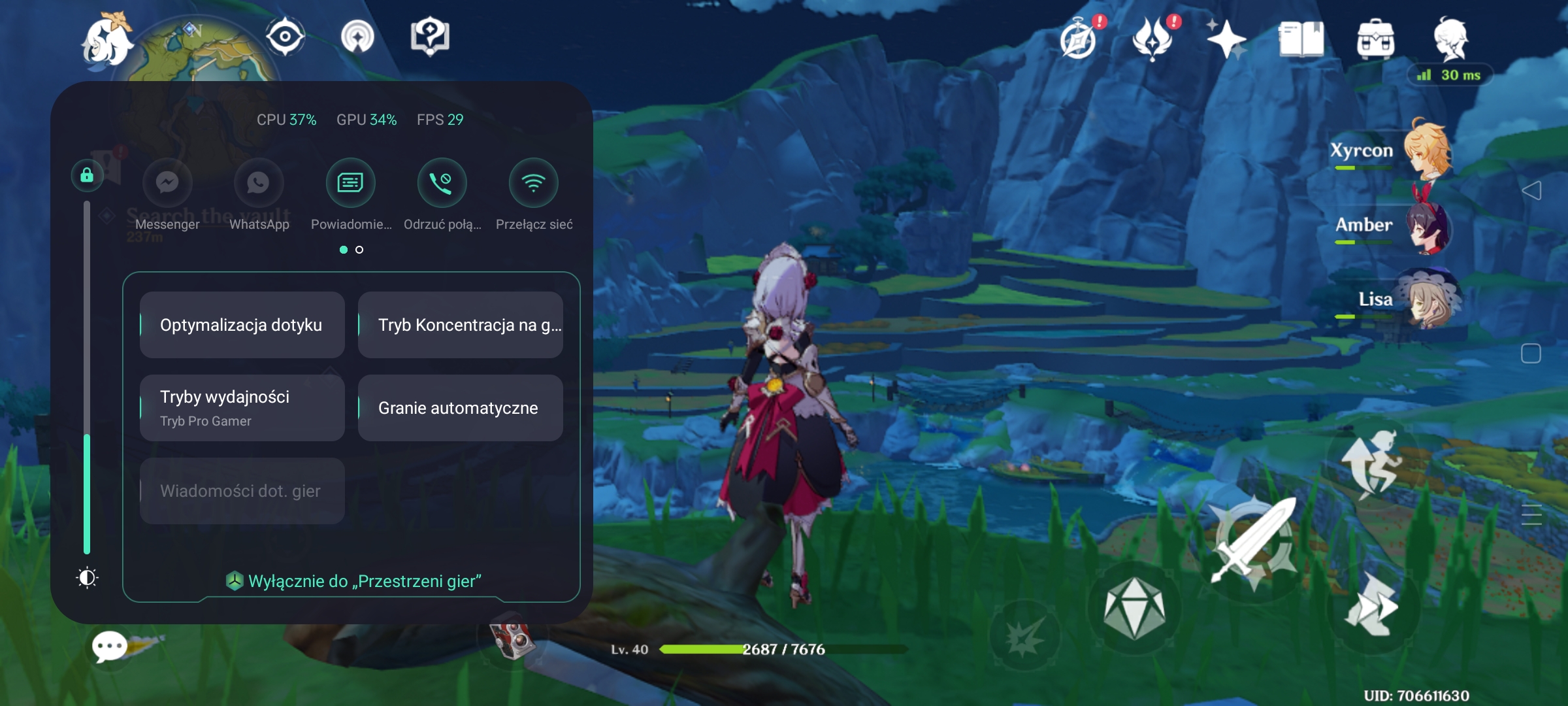The image size is (1568, 706).
Task: Toggle Odrzuć połączenia call rejection
Action: (442, 183)
